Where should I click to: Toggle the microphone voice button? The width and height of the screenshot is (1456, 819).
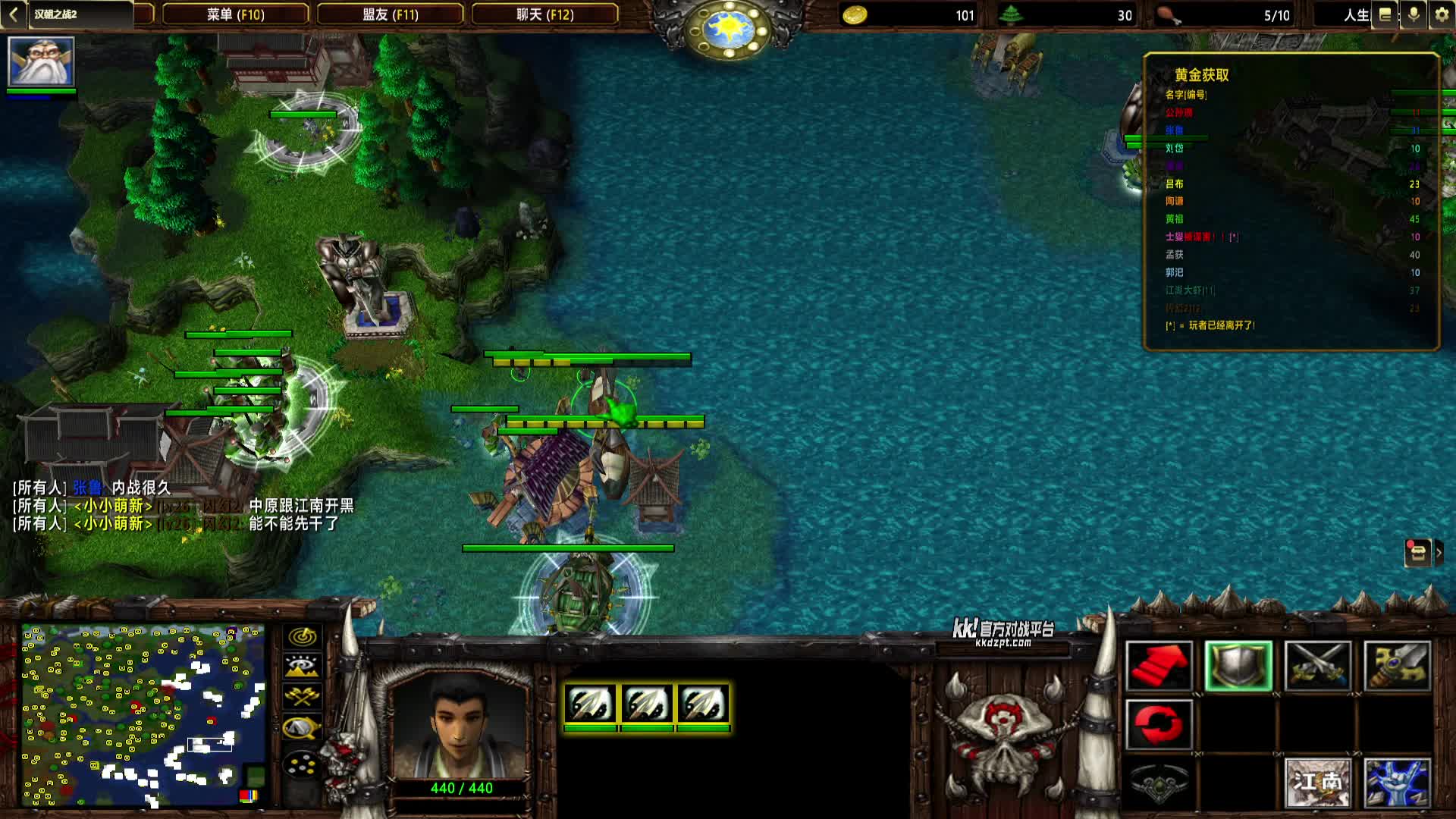tap(1414, 14)
